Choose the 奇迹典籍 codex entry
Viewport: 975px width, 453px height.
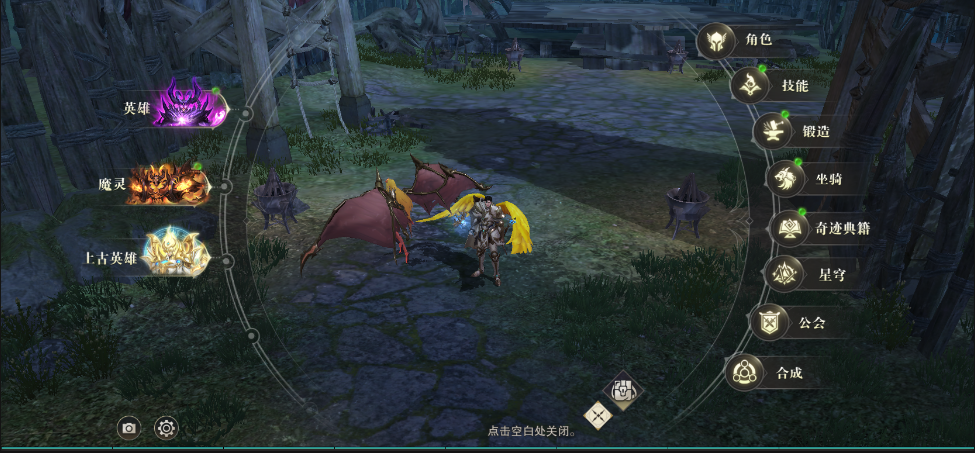(x=788, y=228)
